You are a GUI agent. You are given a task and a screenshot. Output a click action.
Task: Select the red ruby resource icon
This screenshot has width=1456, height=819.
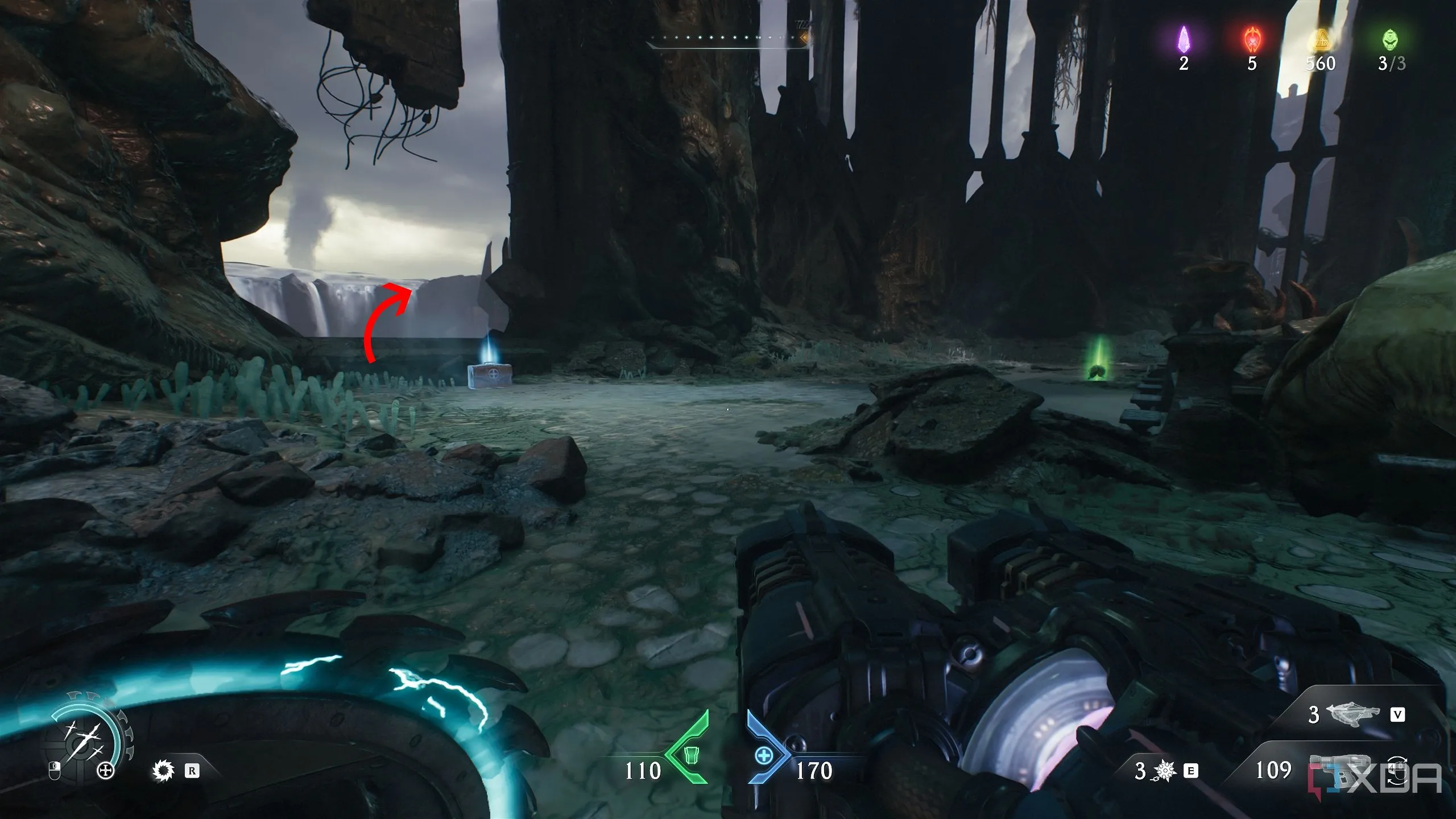[x=1252, y=40]
